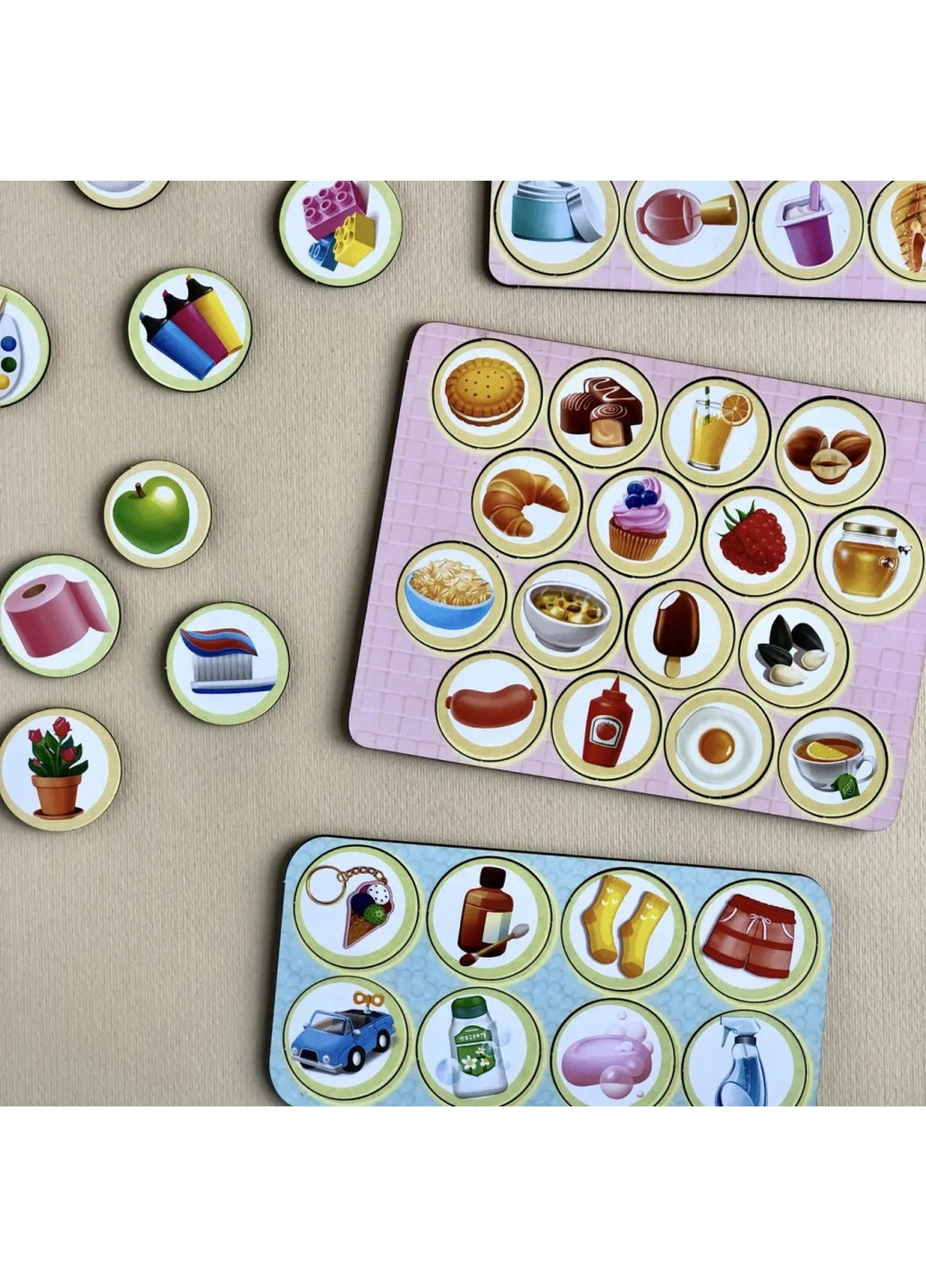
Task: Select the sandwich cookie tile
Action: 486,393
